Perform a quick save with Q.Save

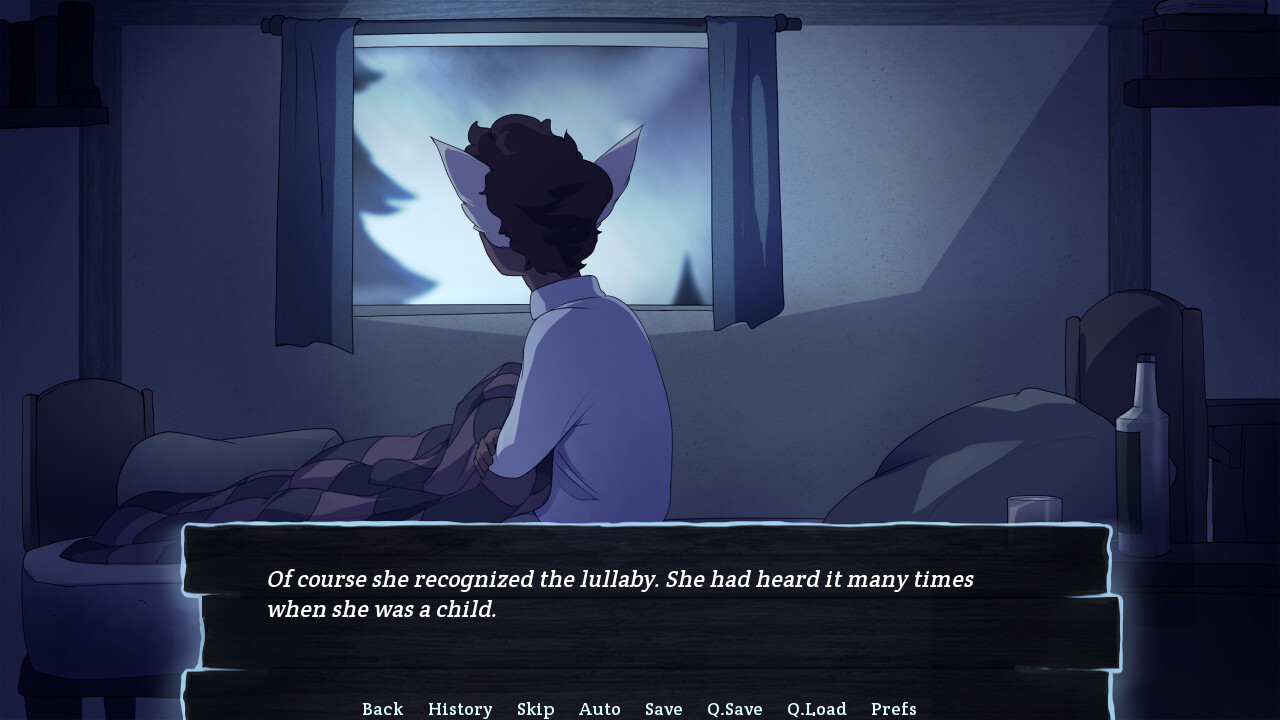[x=736, y=708]
